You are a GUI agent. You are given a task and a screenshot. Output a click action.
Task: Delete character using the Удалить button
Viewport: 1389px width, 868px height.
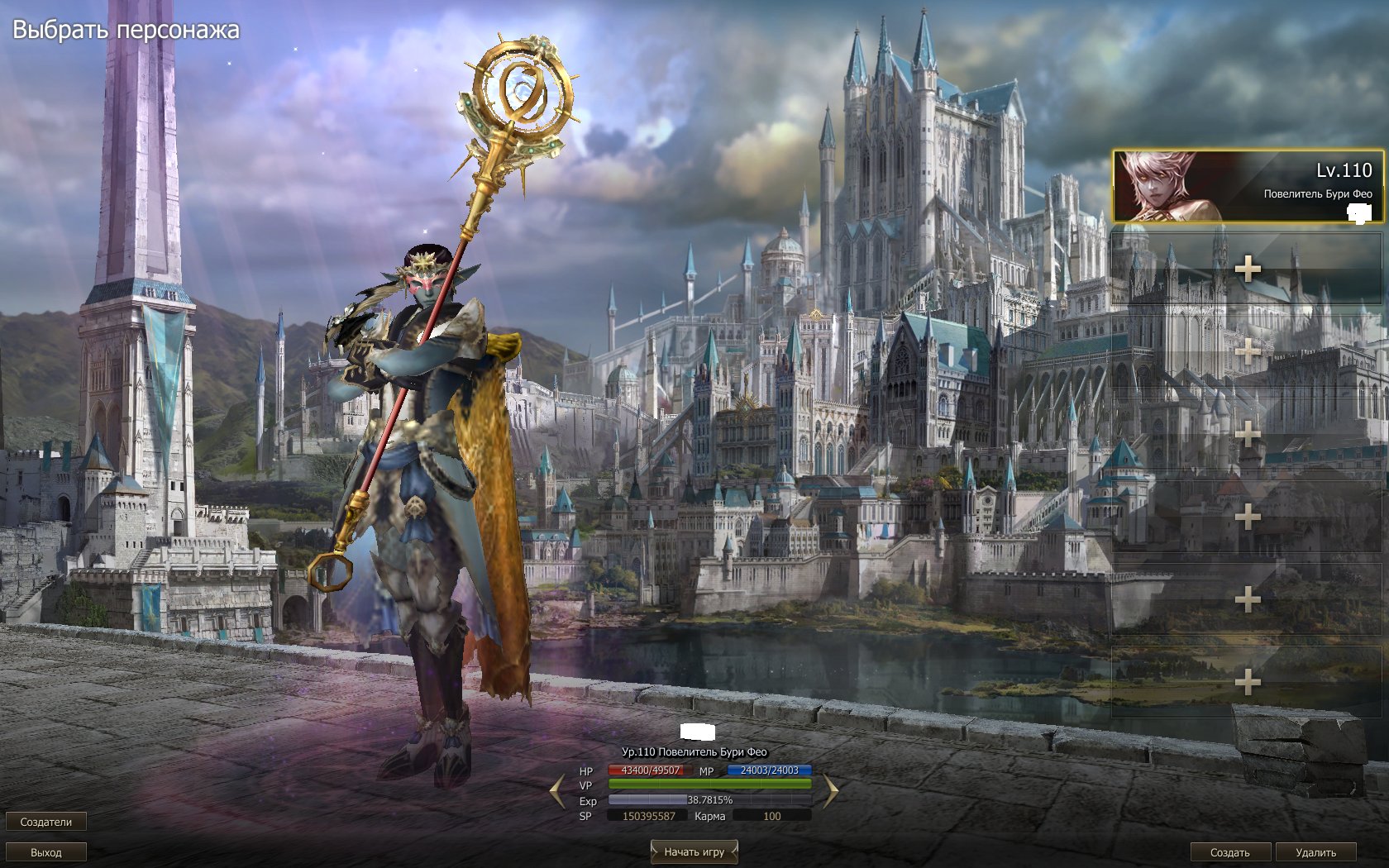click(1315, 852)
